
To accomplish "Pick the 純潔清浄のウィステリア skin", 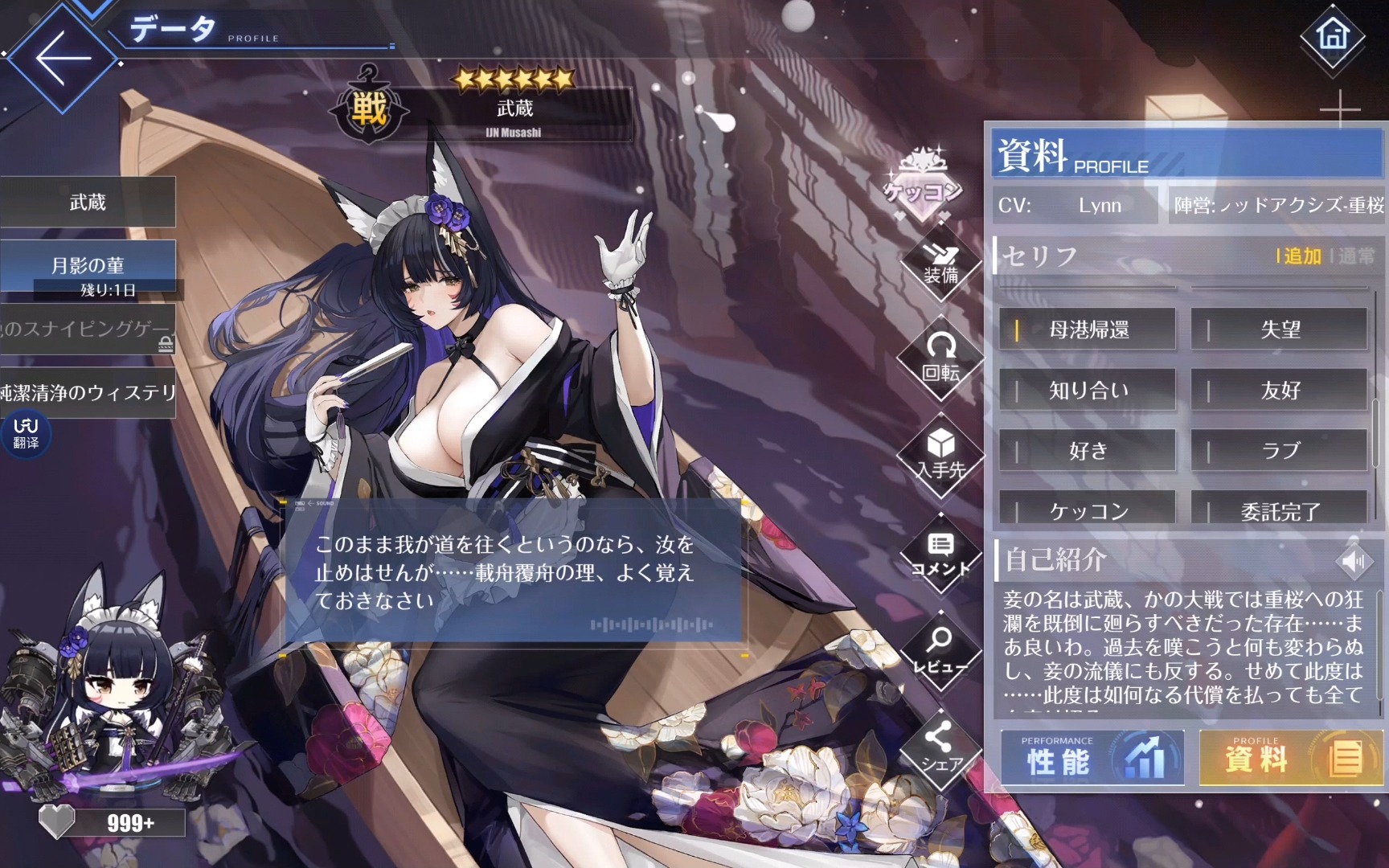I will pyautogui.click(x=88, y=393).
